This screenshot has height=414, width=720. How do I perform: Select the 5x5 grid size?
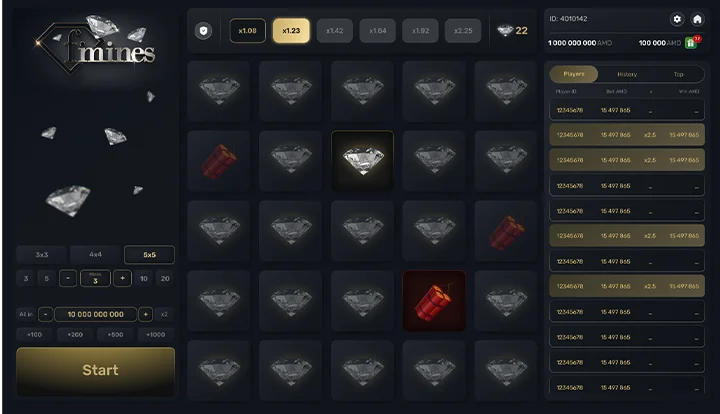(149, 254)
